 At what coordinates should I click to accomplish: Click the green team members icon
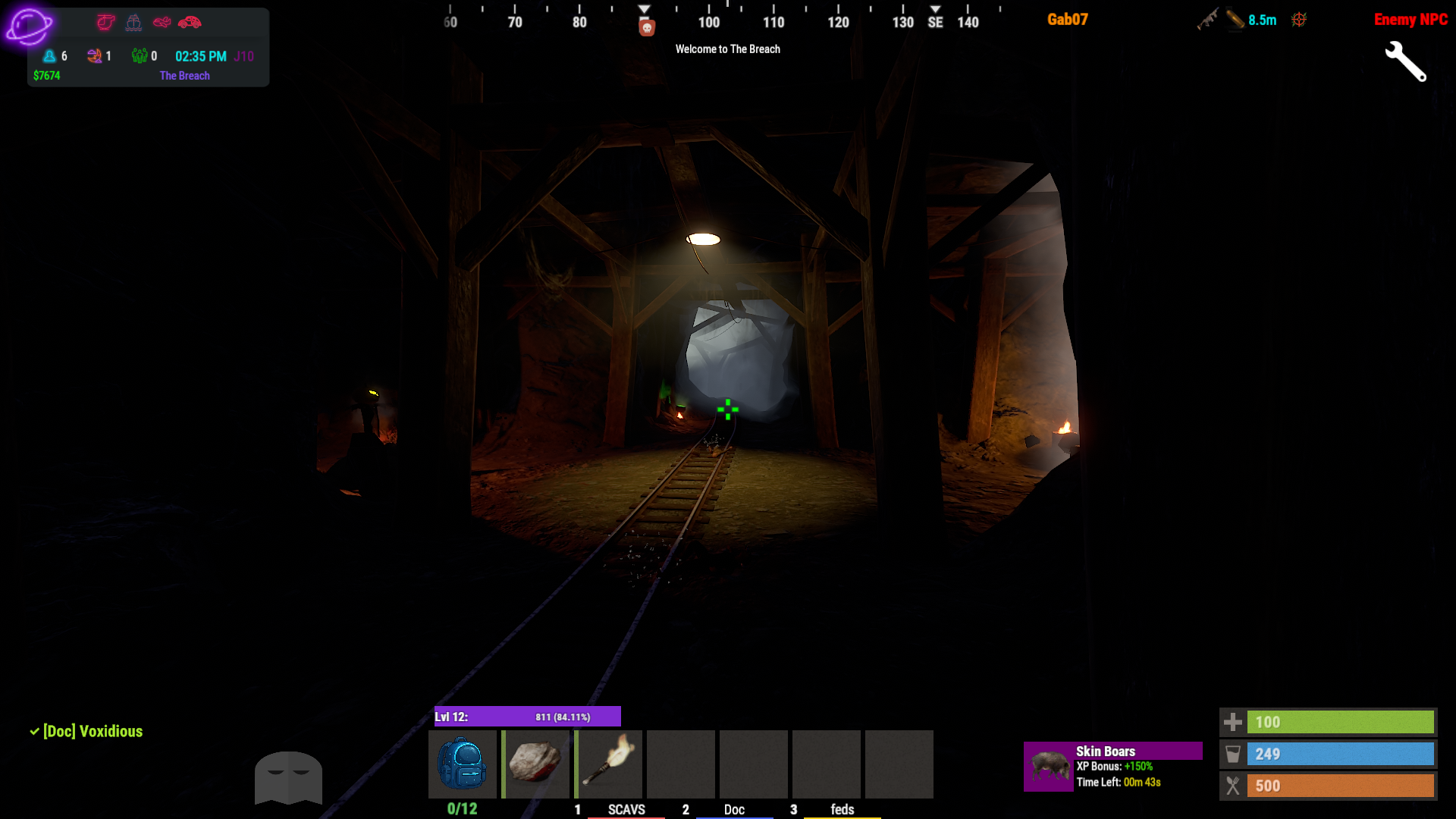click(139, 55)
